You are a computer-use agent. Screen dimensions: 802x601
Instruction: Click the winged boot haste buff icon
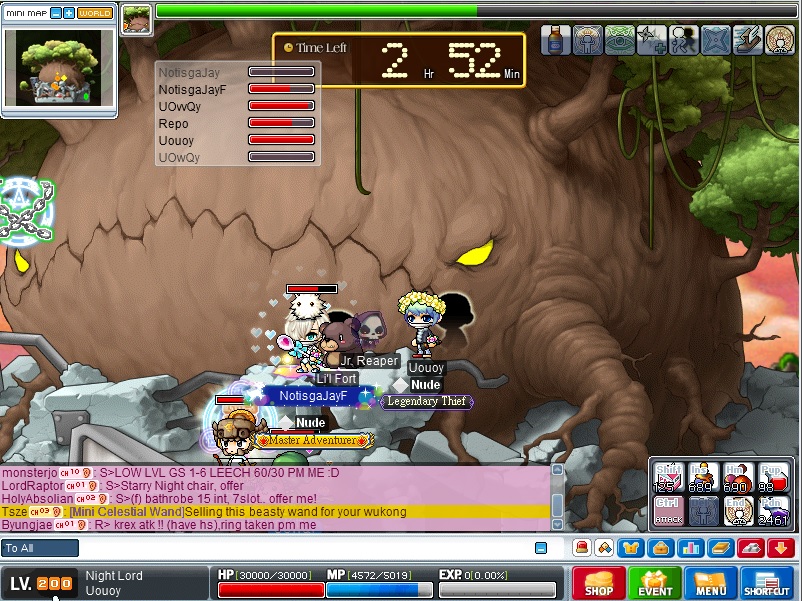(x=749, y=40)
